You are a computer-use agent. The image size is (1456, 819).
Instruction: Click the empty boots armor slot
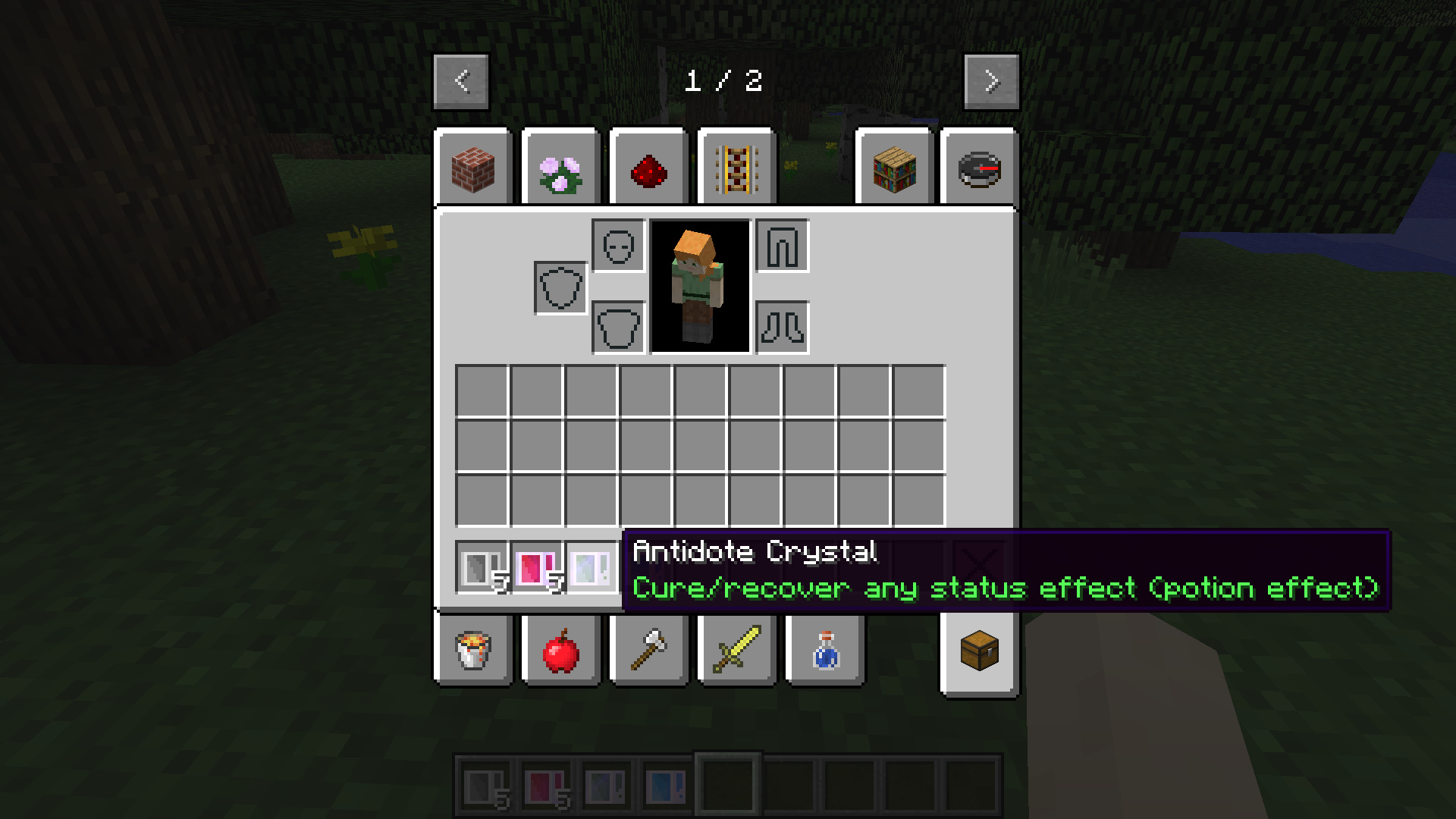(x=783, y=328)
